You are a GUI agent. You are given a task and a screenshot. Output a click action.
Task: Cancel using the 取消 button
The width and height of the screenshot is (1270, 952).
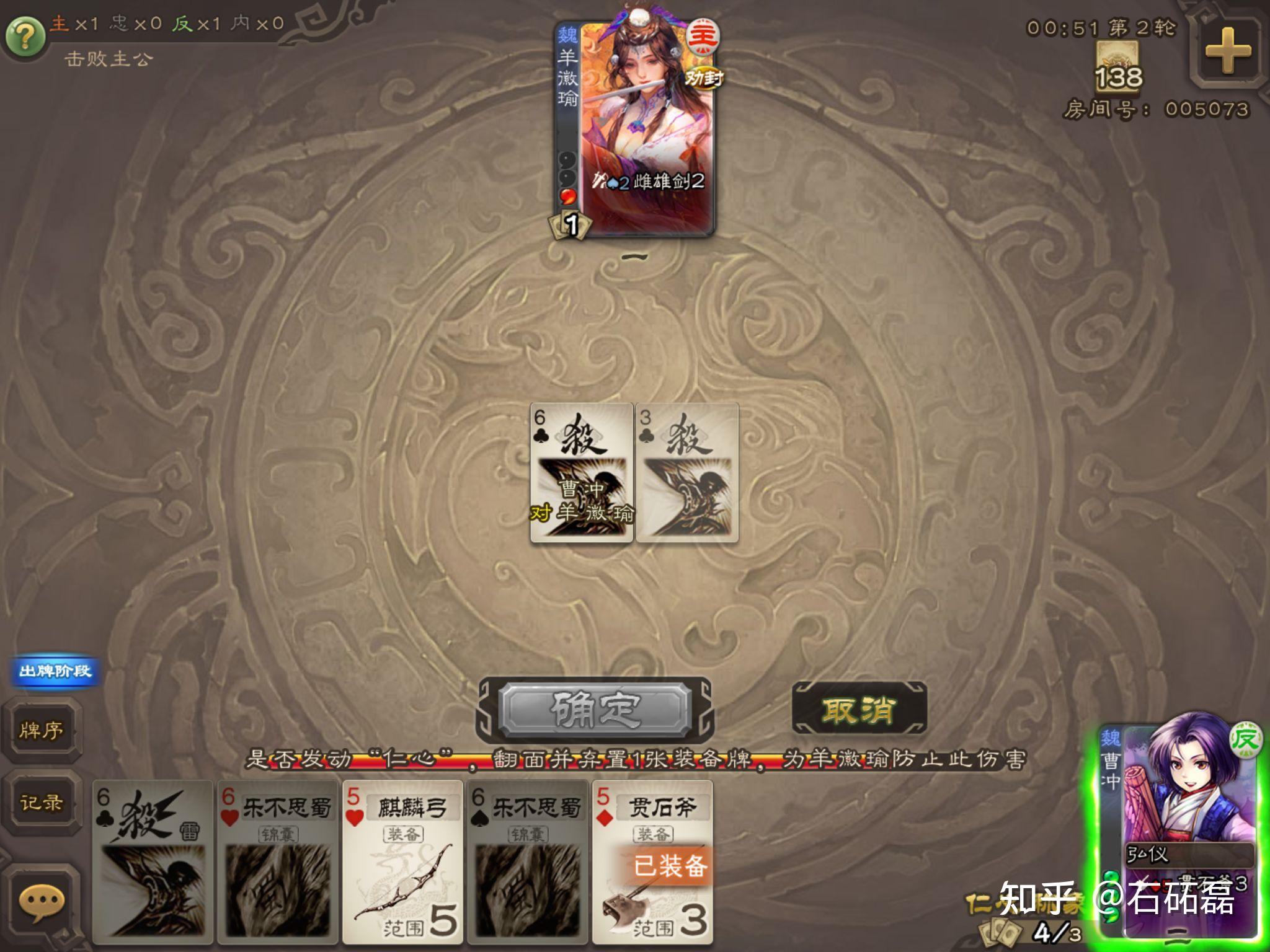pos(859,710)
